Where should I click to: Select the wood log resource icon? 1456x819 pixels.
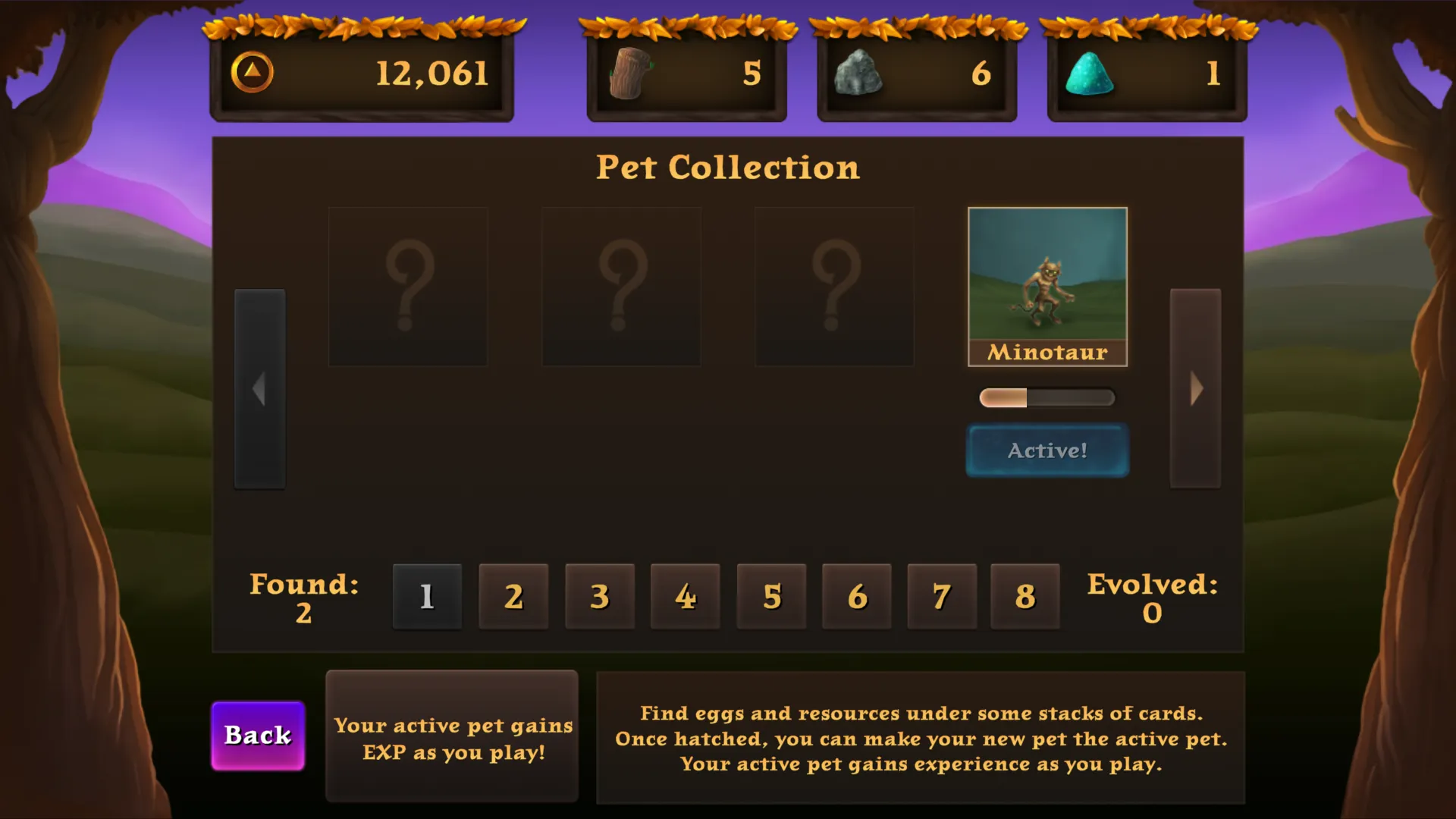click(629, 72)
